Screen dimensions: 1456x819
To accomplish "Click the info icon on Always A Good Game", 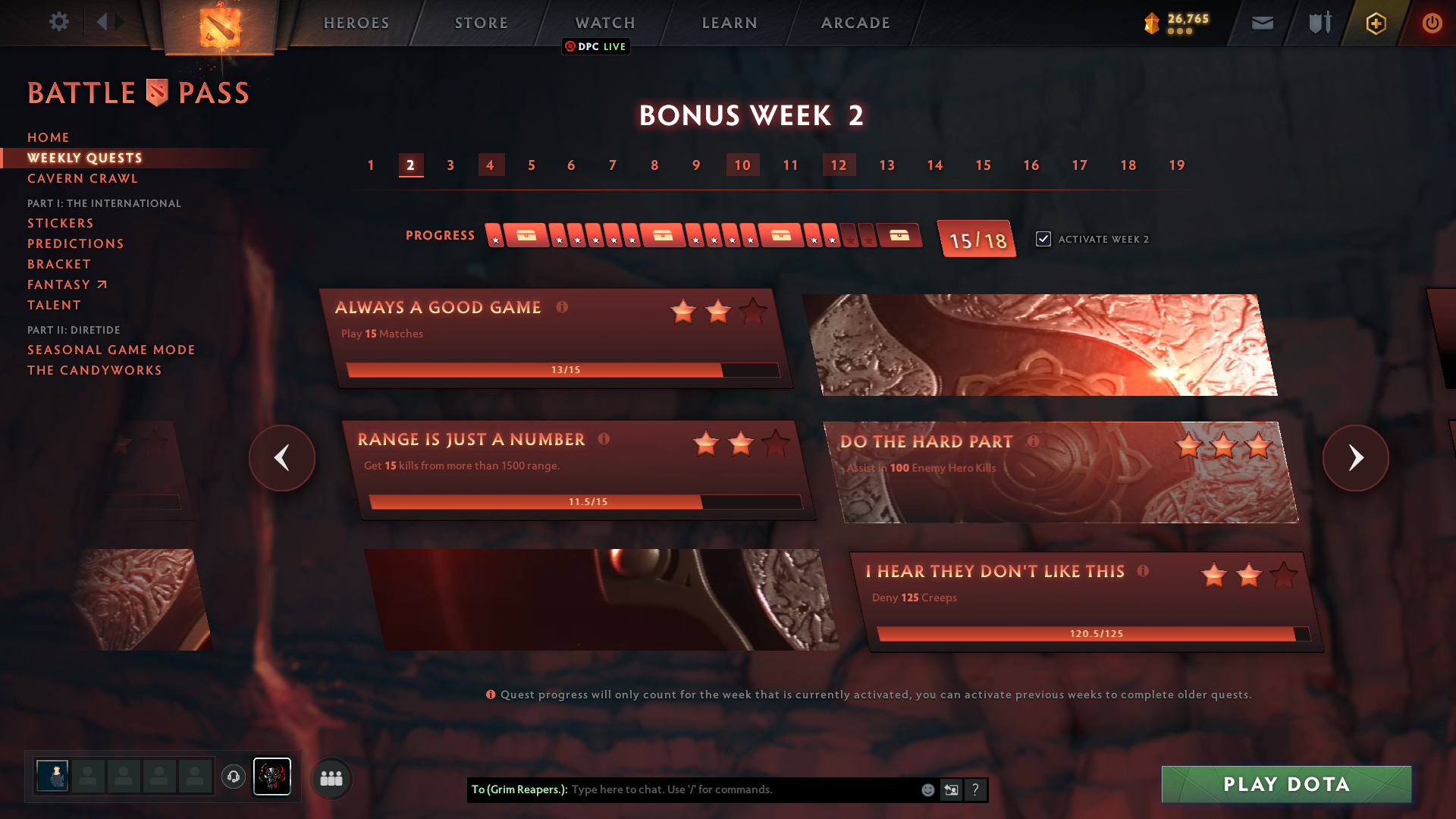I will click(x=561, y=308).
